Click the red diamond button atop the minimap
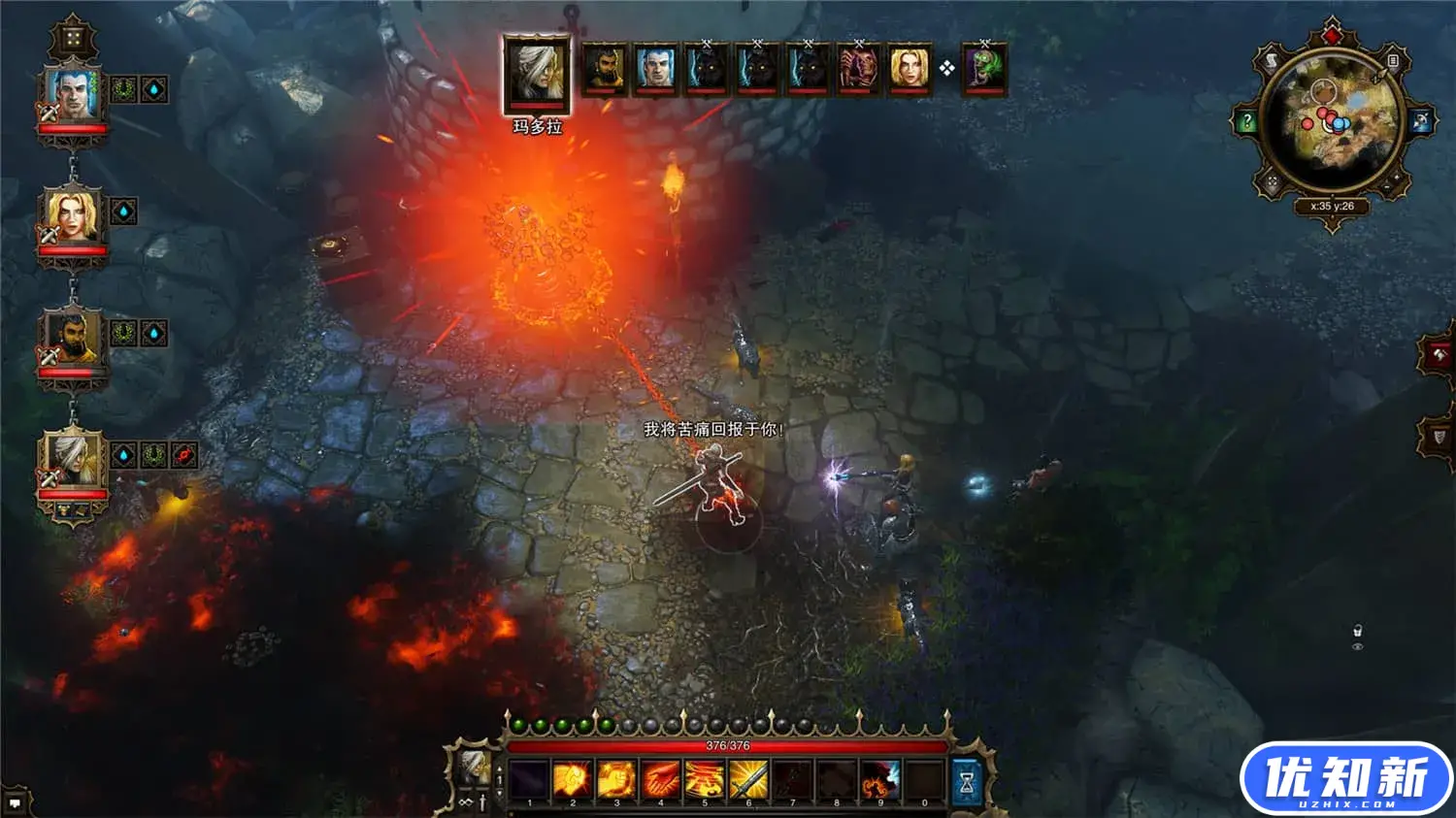This screenshot has height=818, width=1456. [1333, 36]
